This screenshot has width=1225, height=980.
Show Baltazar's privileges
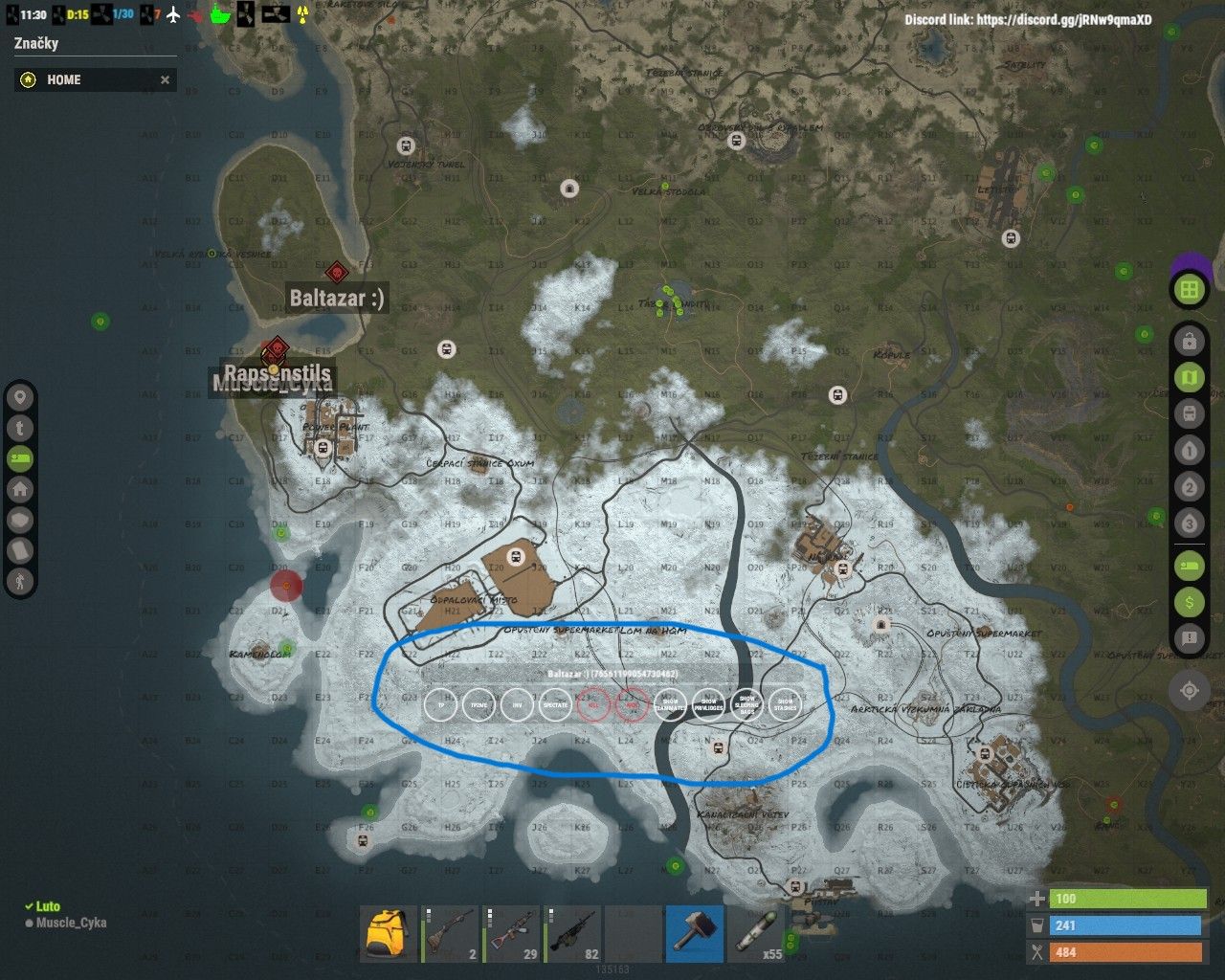click(x=708, y=705)
